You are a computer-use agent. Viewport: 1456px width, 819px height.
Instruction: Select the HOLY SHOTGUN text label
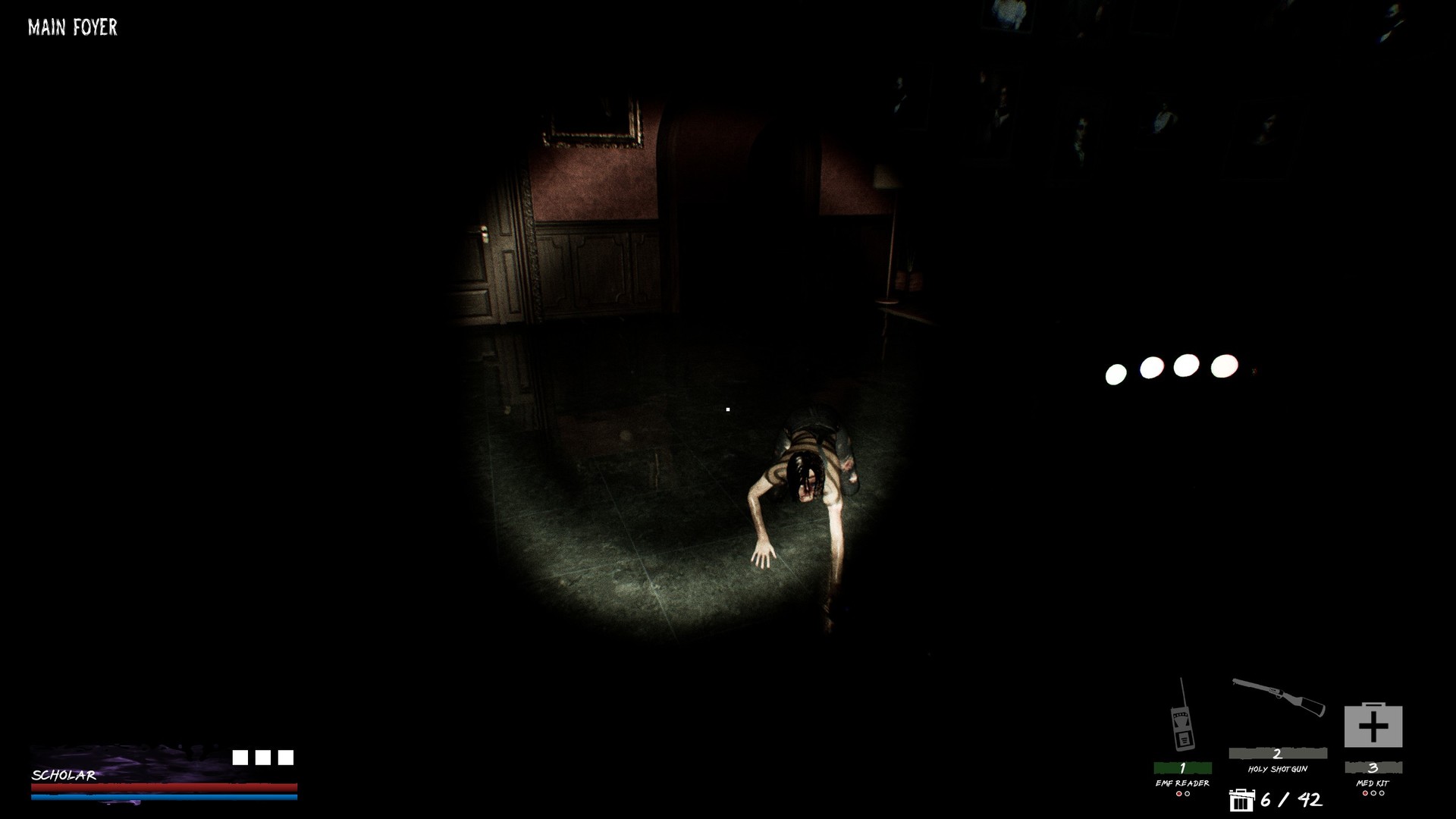point(1277,769)
